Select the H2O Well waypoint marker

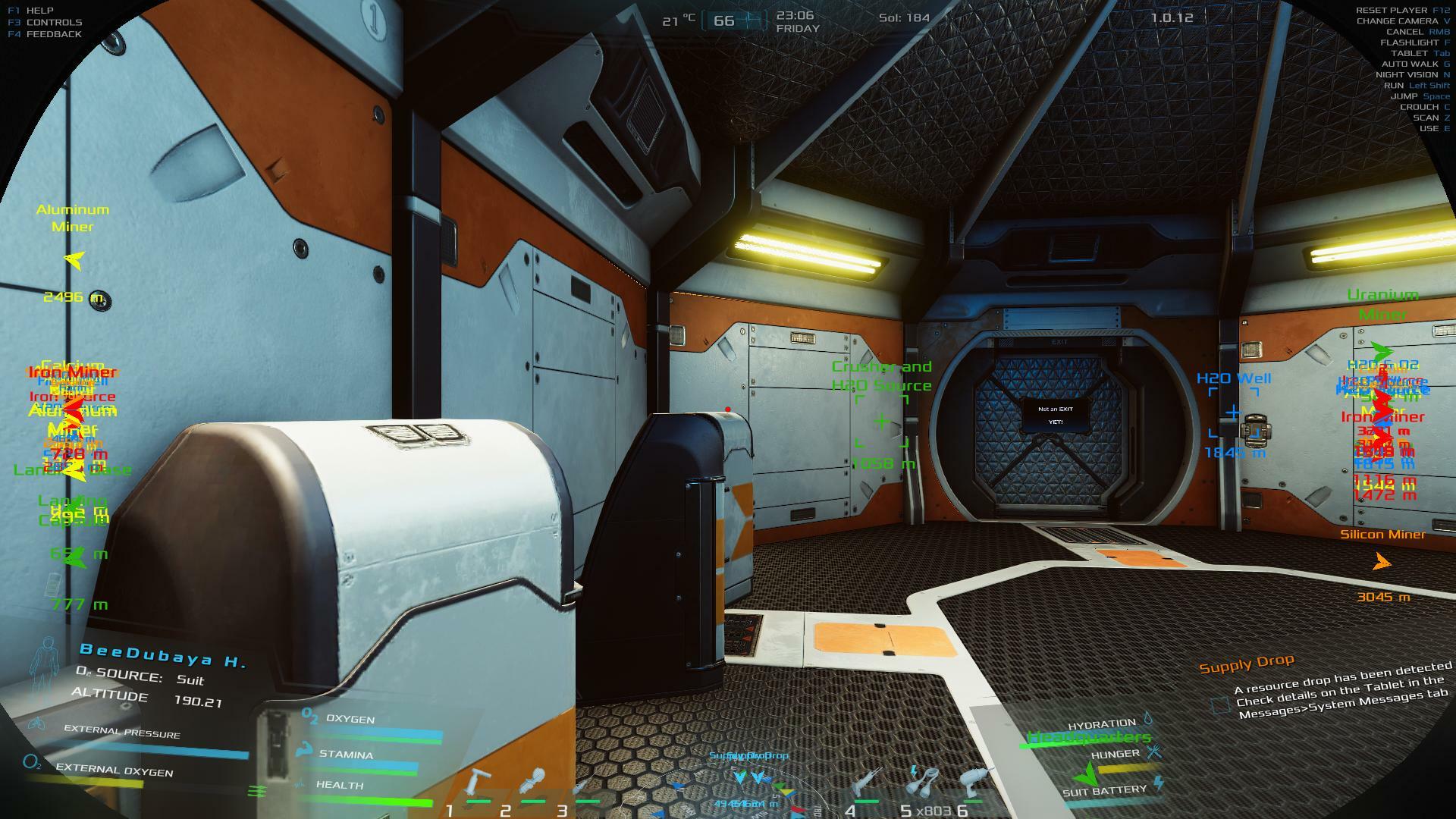click(1233, 413)
